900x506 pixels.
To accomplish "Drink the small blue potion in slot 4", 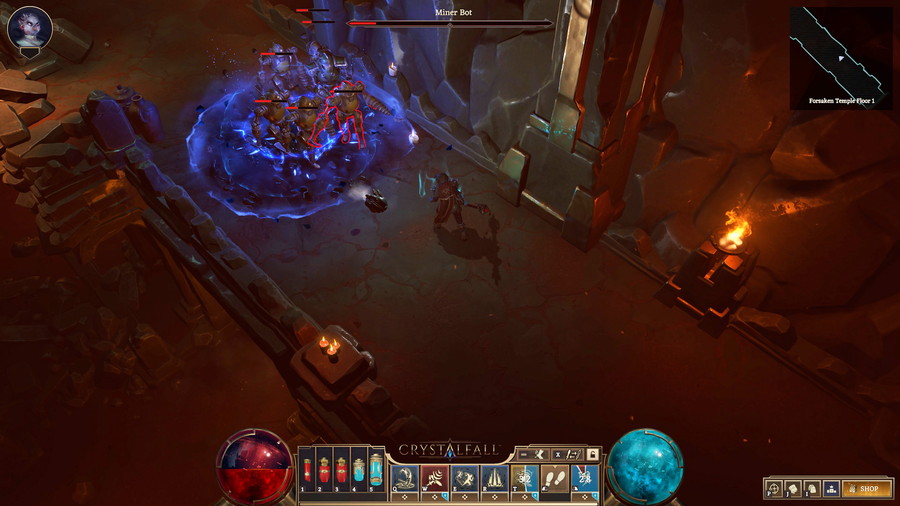I will [x=358, y=470].
